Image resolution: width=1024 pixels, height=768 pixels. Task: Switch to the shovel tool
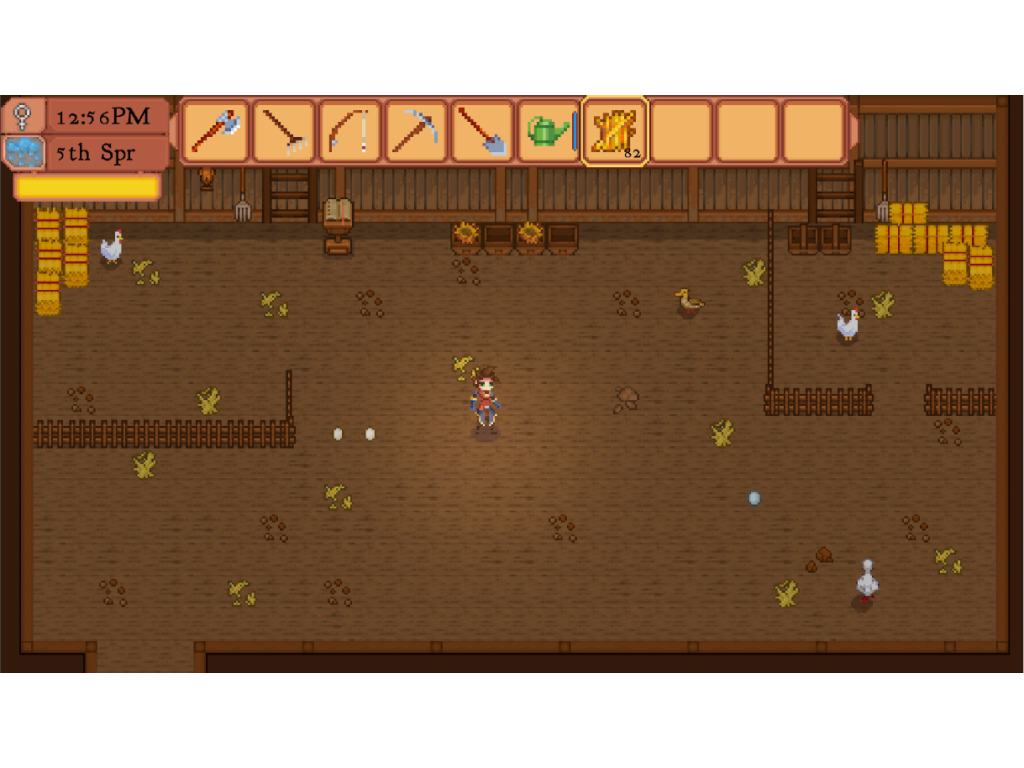point(482,131)
